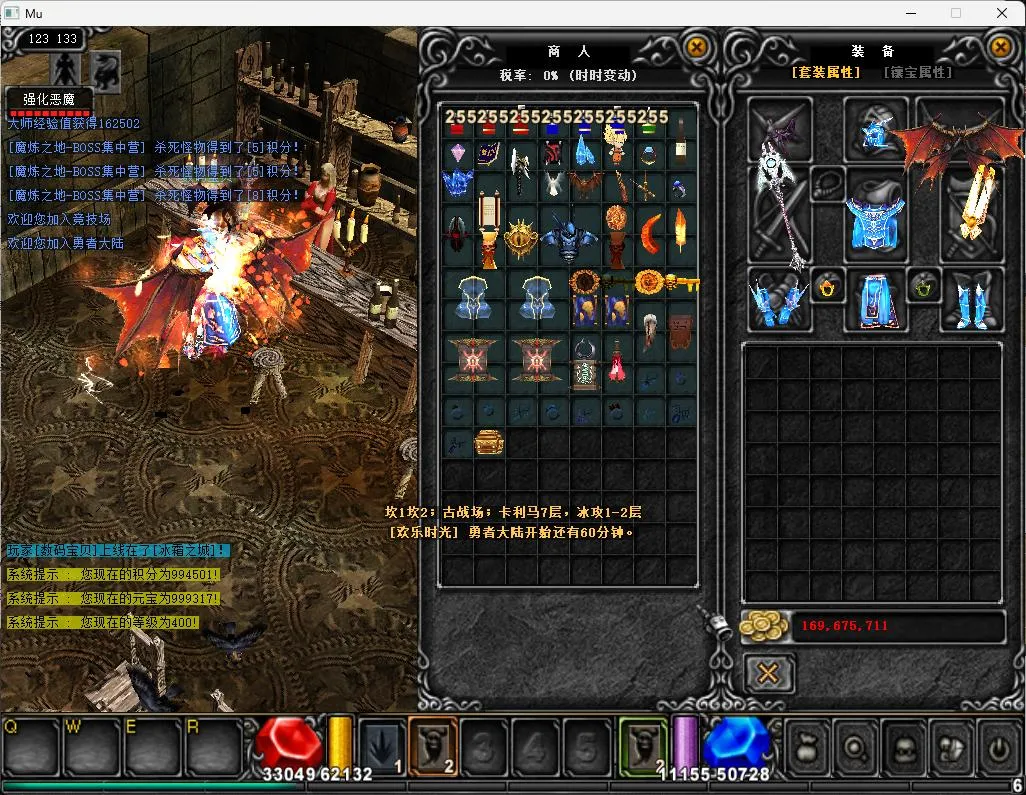Close the merchant shop panel
This screenshot has height=795, width=1026.
pos(696,46)
